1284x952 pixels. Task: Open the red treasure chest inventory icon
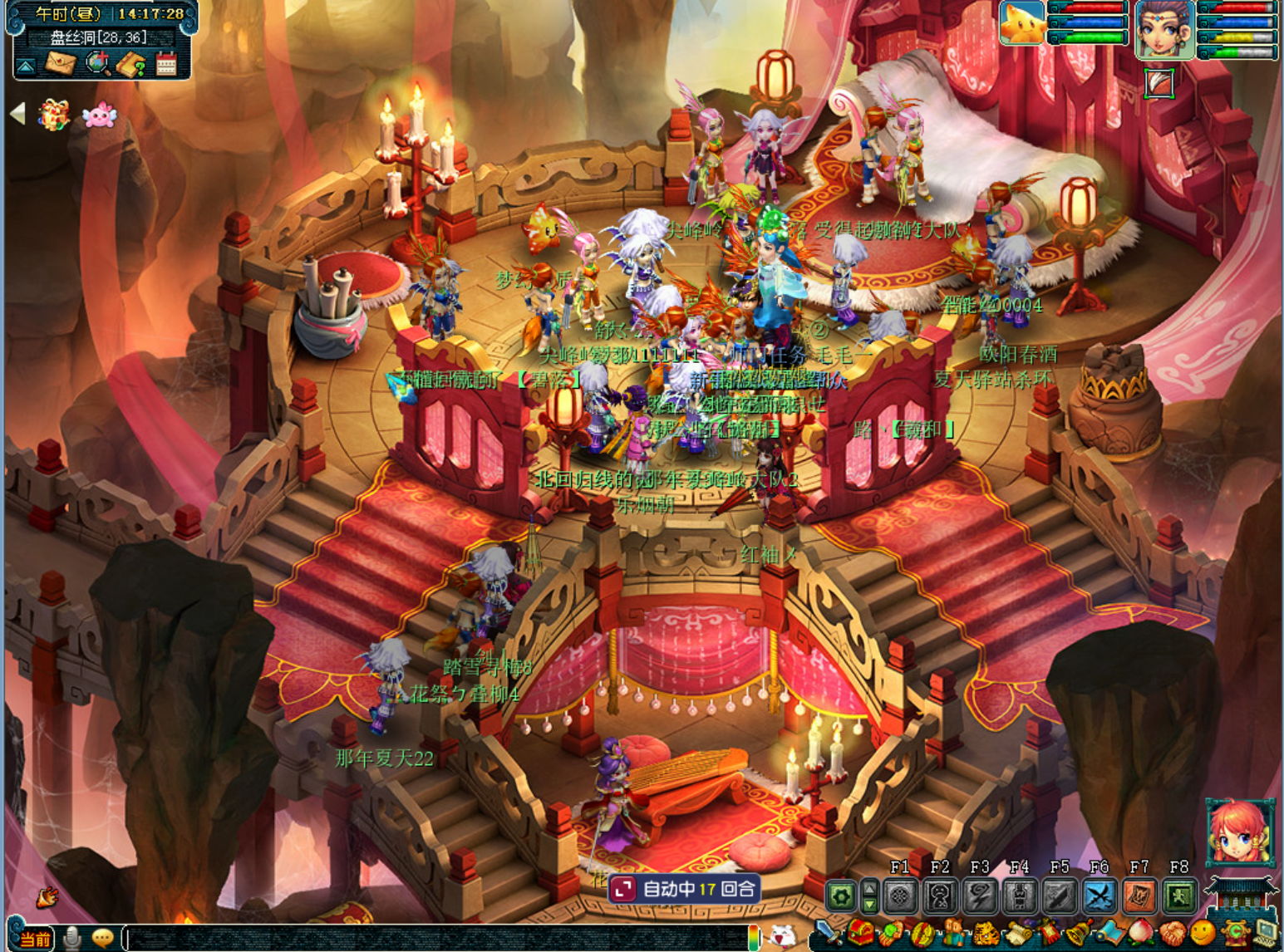[861, 935]
